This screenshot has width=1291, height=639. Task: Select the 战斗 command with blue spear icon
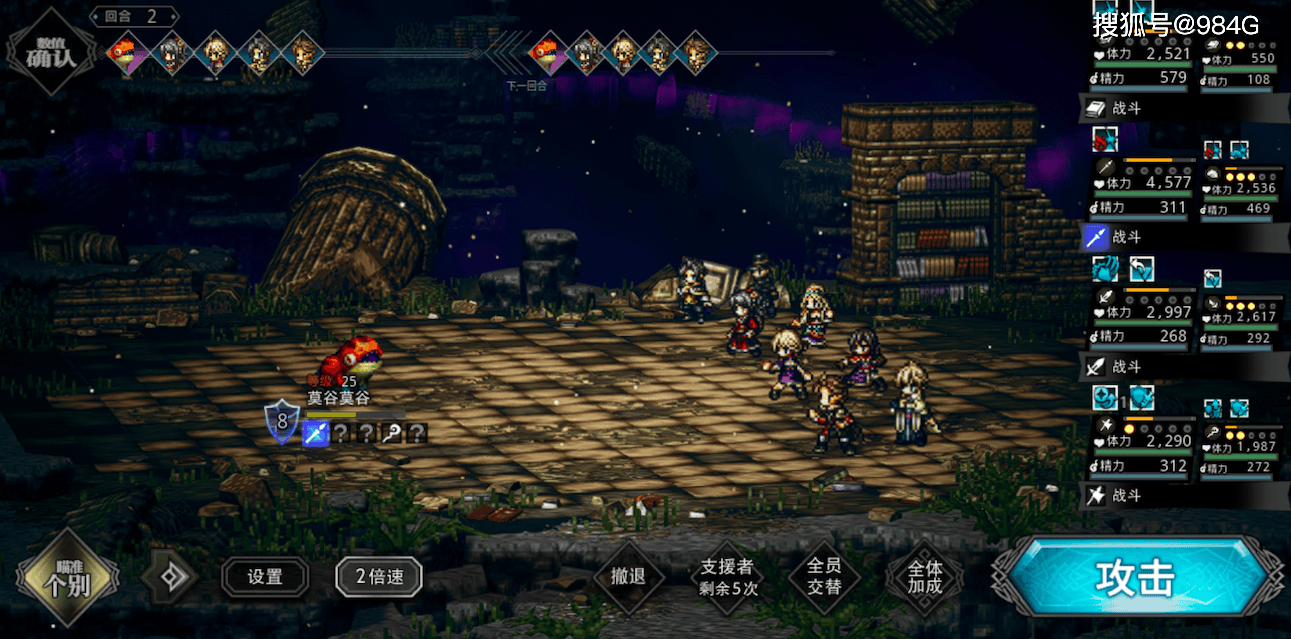coord(1127,237)
